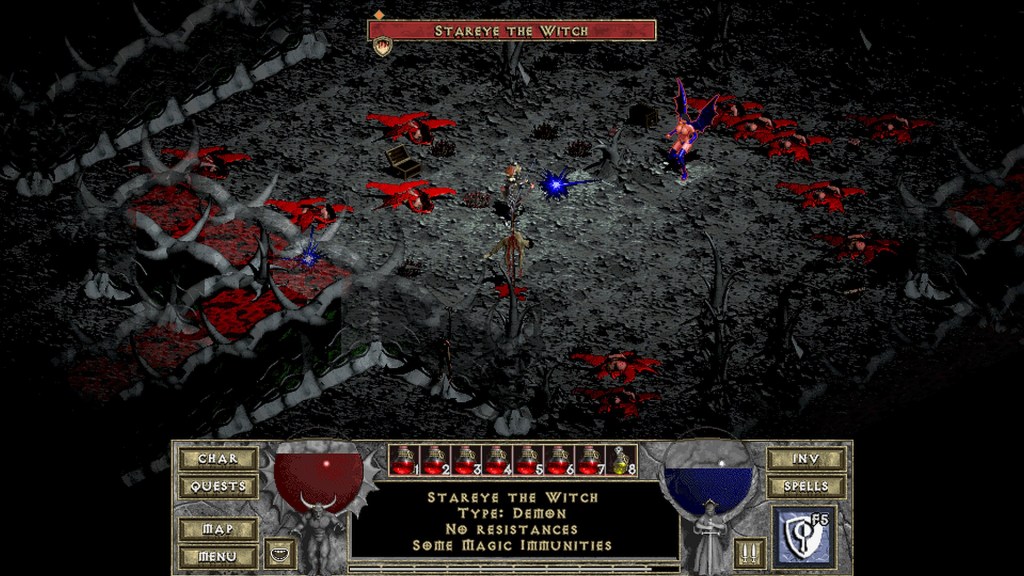1024x576 pixels.
Task: Use the red potion in belt slot 1
Action: coord(402,460)
